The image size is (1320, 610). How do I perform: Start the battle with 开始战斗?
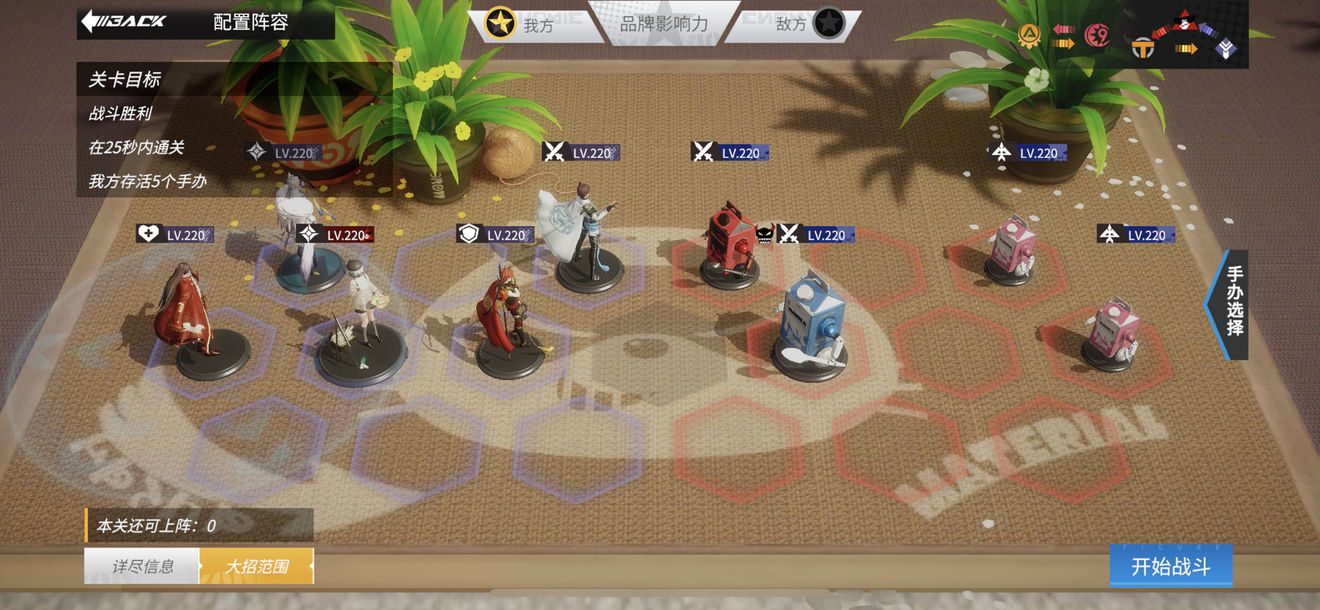[1170, 567]
